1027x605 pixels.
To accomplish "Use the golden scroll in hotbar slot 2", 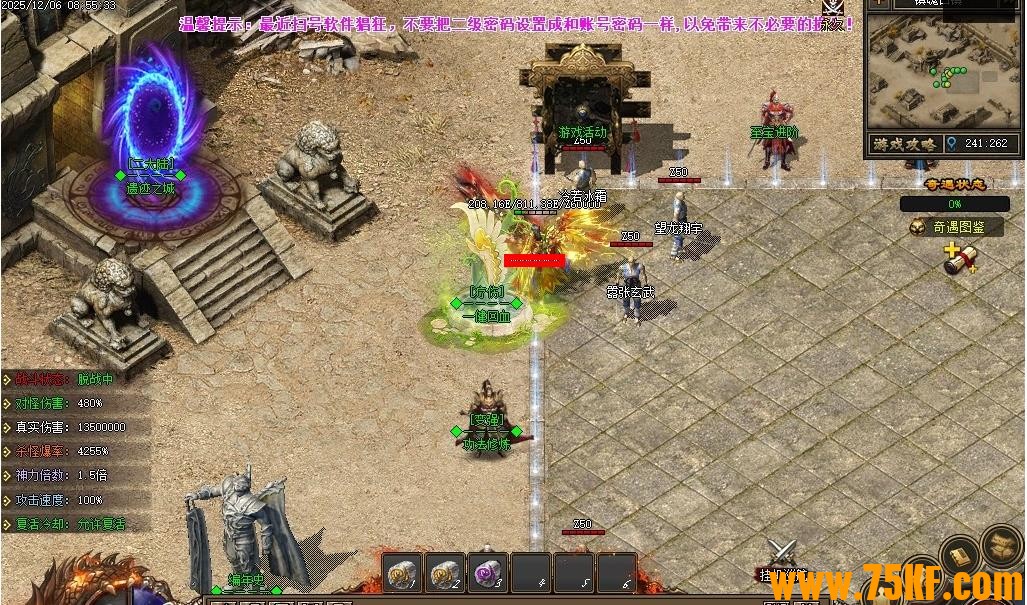I will [x=446, y=572].
